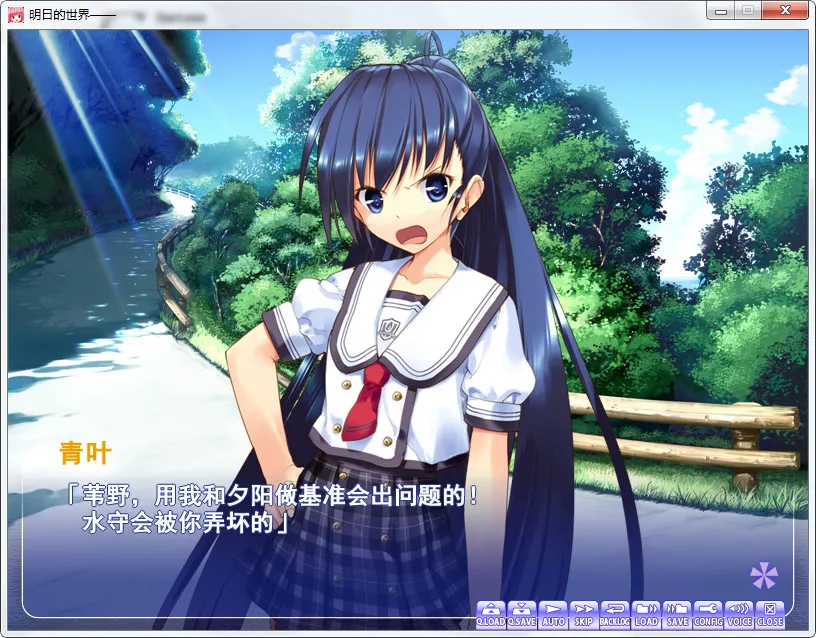Open the LOAD game menu
816x638 pixels.
[646, 614]
